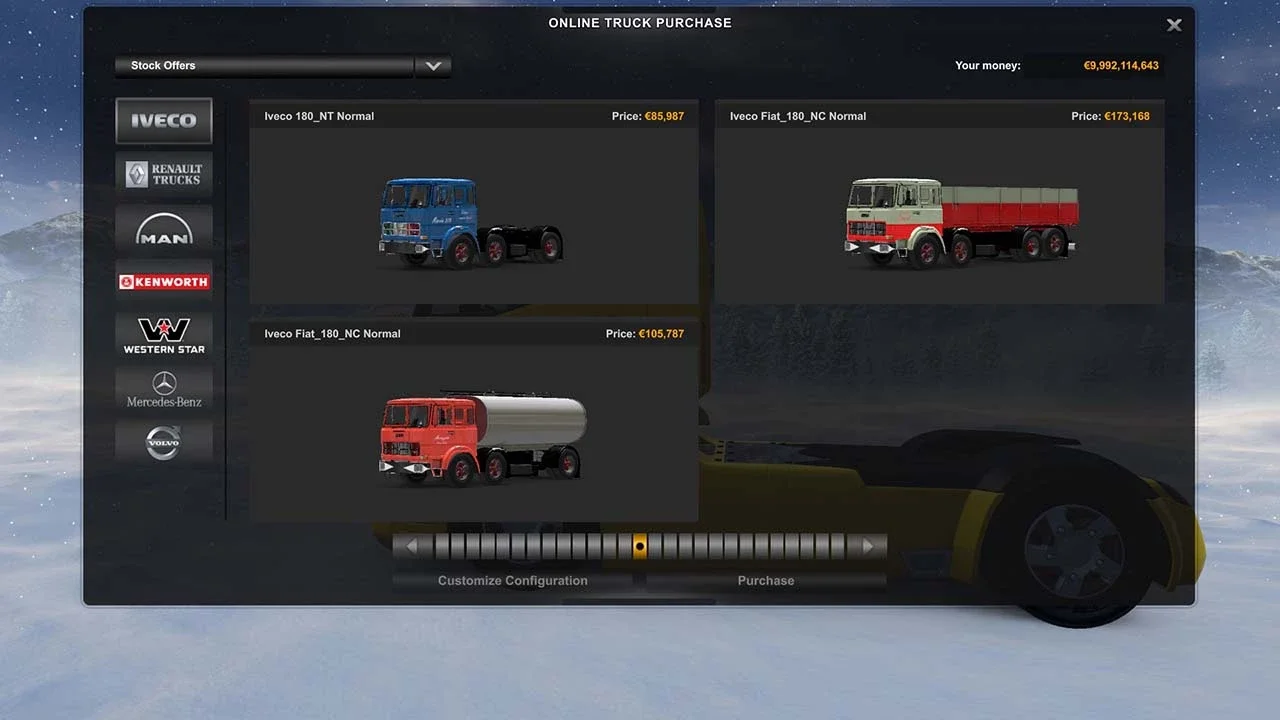Image resolution: width=1280 pixels, height=720 pixels.
Task: Select the Kenworth brand logo
Action: 163,281
